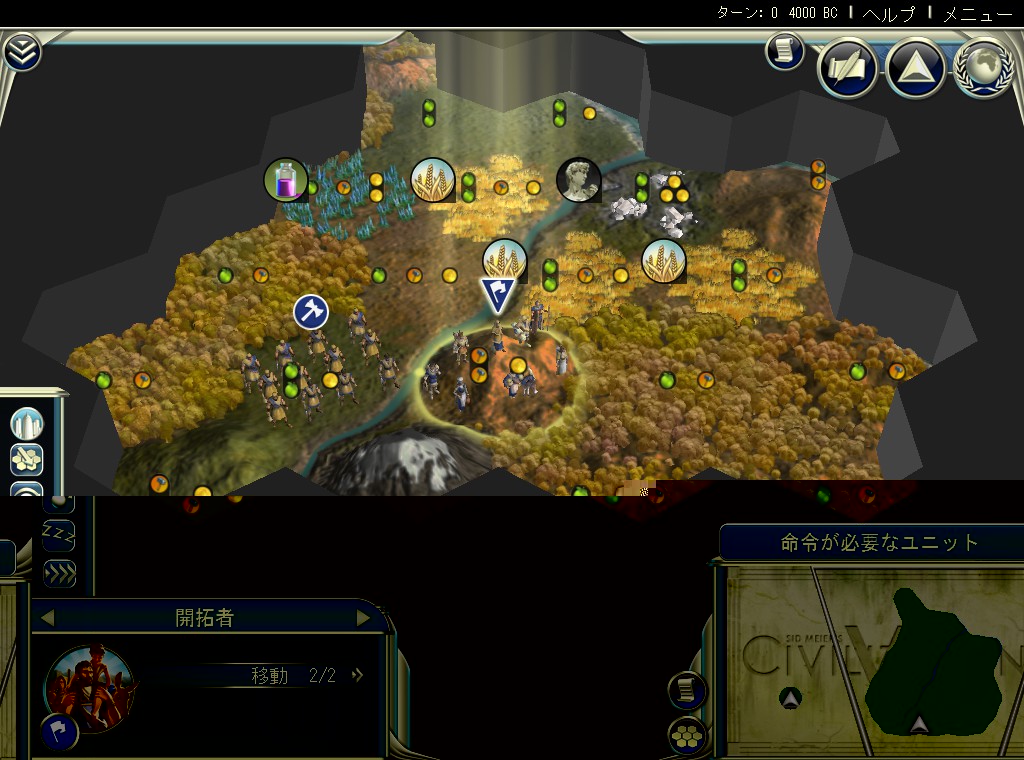Open the pyramid triangle screen
Viewport: 1024px width, 760px height.
(916, 68)
